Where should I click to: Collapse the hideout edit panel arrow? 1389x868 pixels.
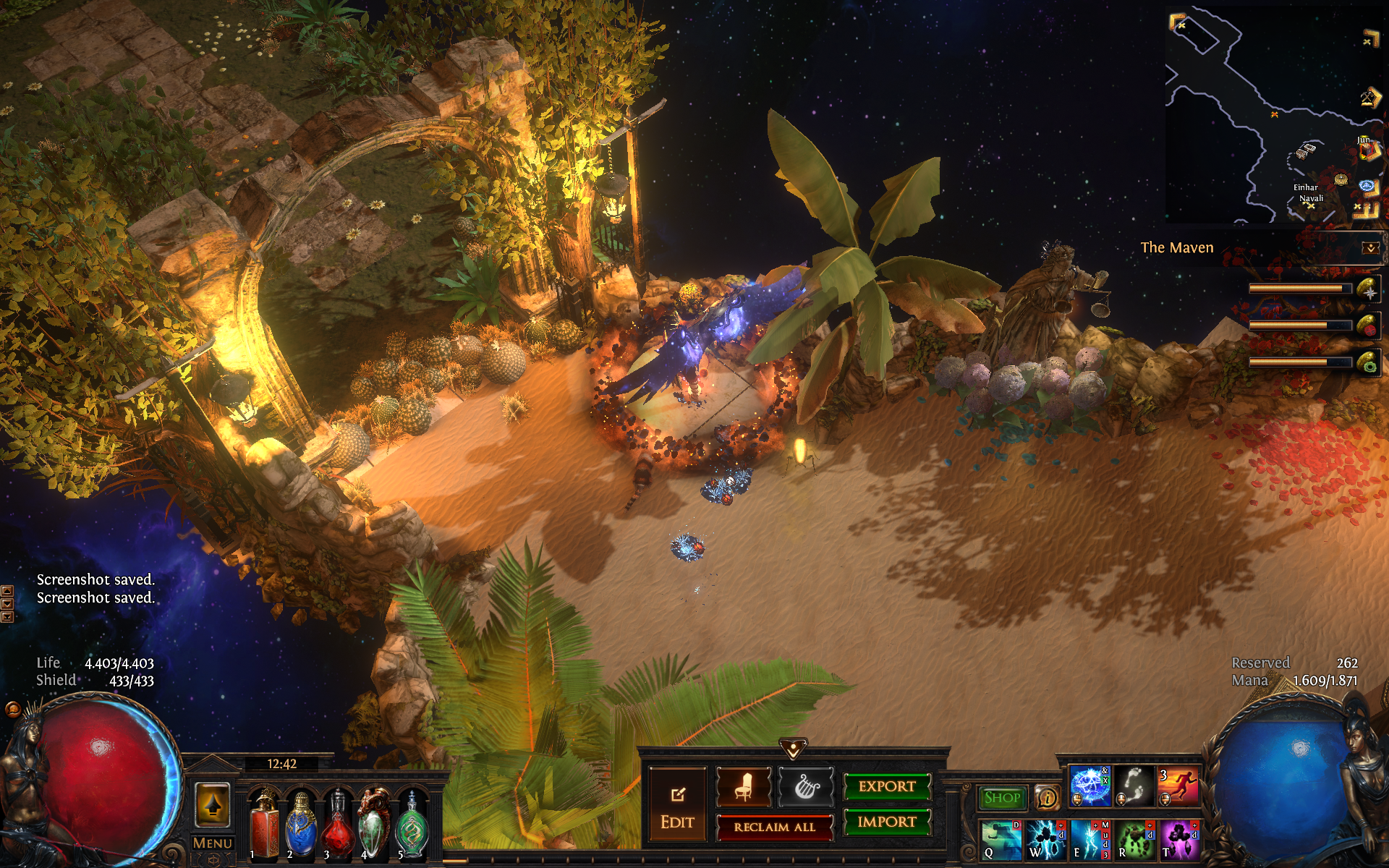pos(793,748)
